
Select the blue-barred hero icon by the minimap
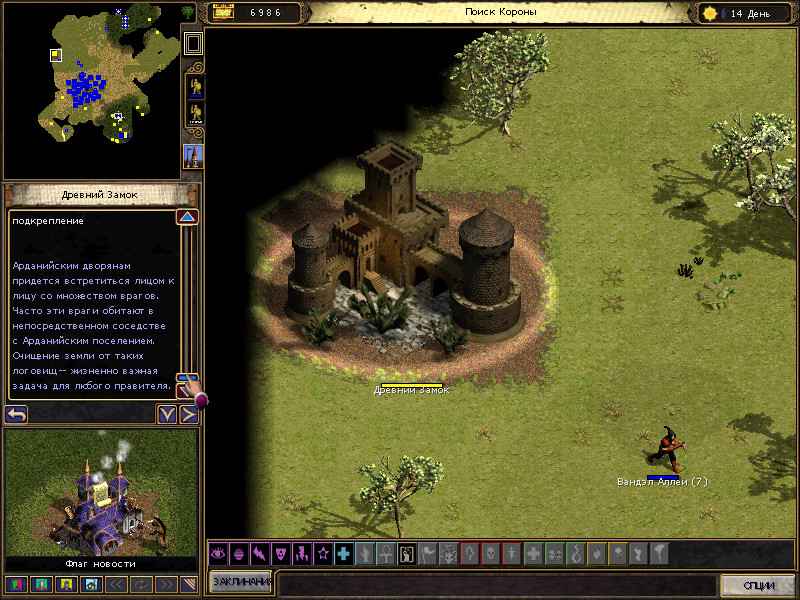tap(194, 88)
